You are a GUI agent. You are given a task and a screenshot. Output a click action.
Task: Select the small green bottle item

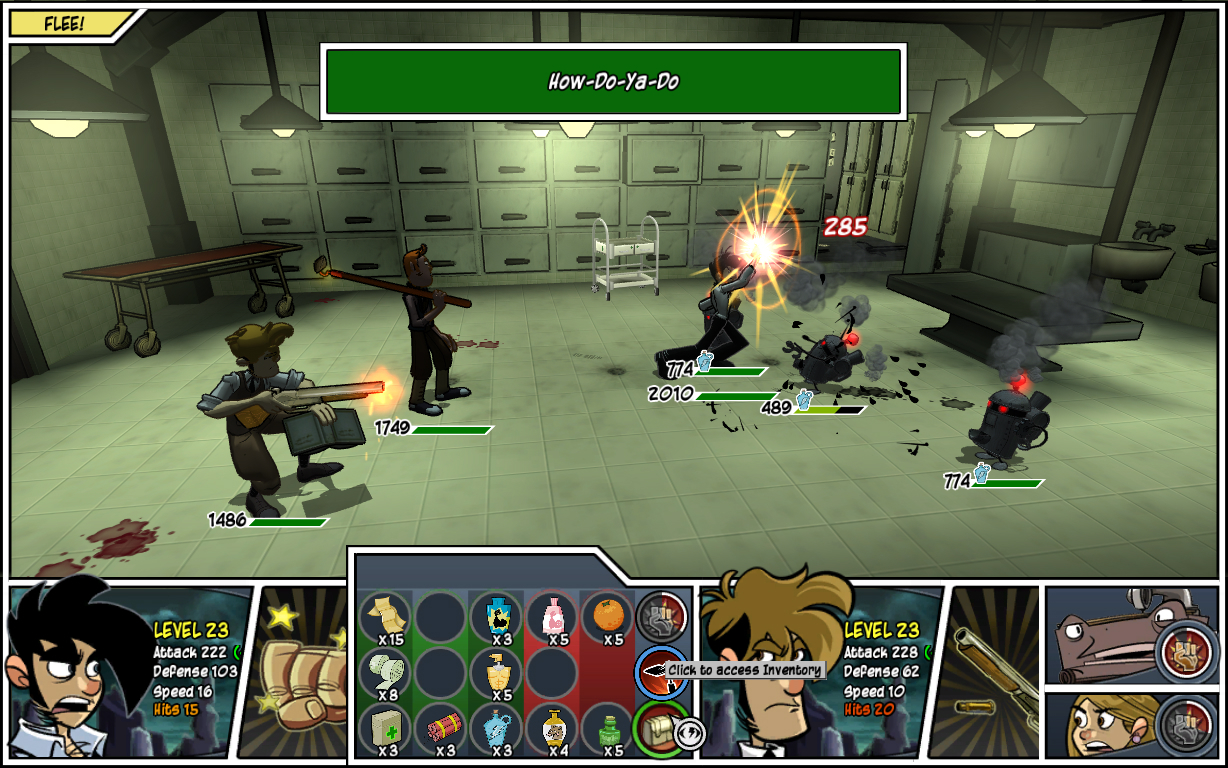pos(607,727)
